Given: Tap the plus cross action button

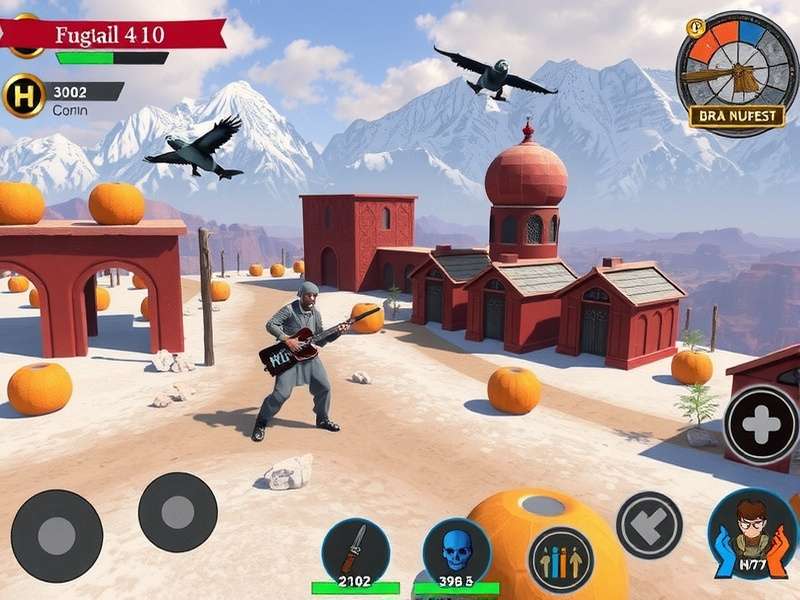Looking at the screenshot, I should coord(762,425).
